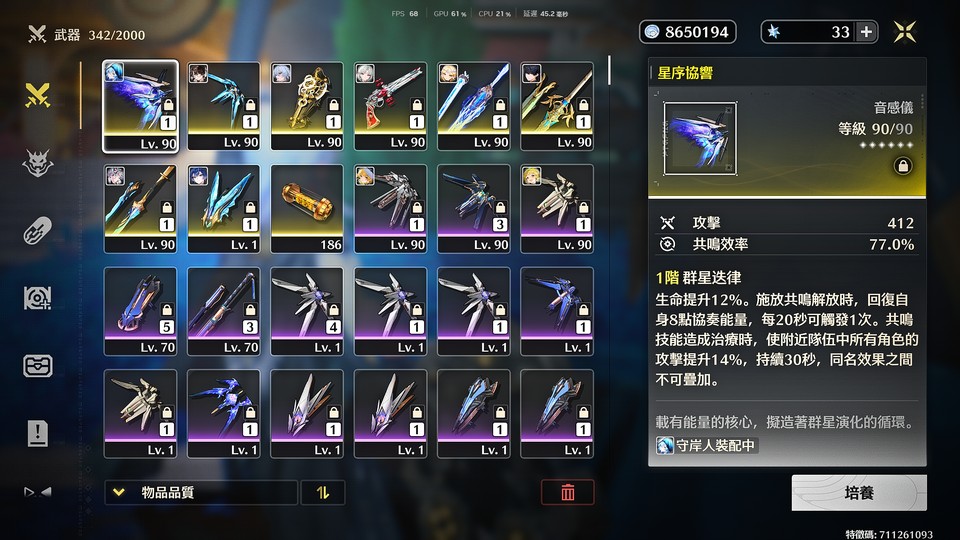960x540 pixels.
Task: Add more Astrite with the plus button
Action: [x=866, y=32]
